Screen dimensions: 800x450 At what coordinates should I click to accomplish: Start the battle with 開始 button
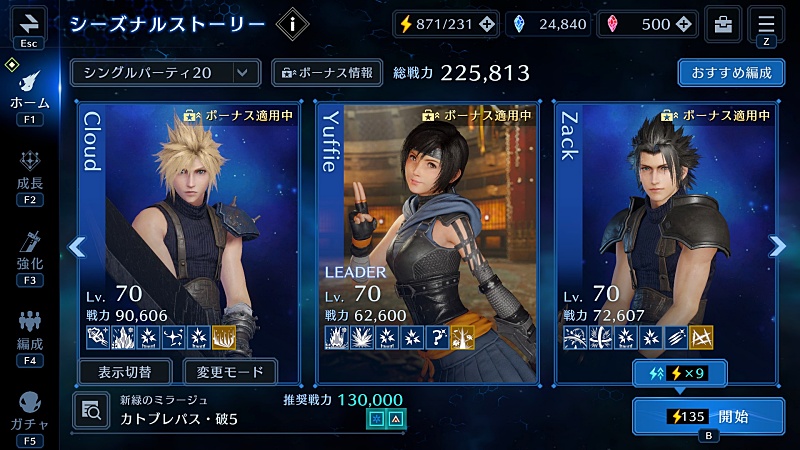[x=709, y=416]
